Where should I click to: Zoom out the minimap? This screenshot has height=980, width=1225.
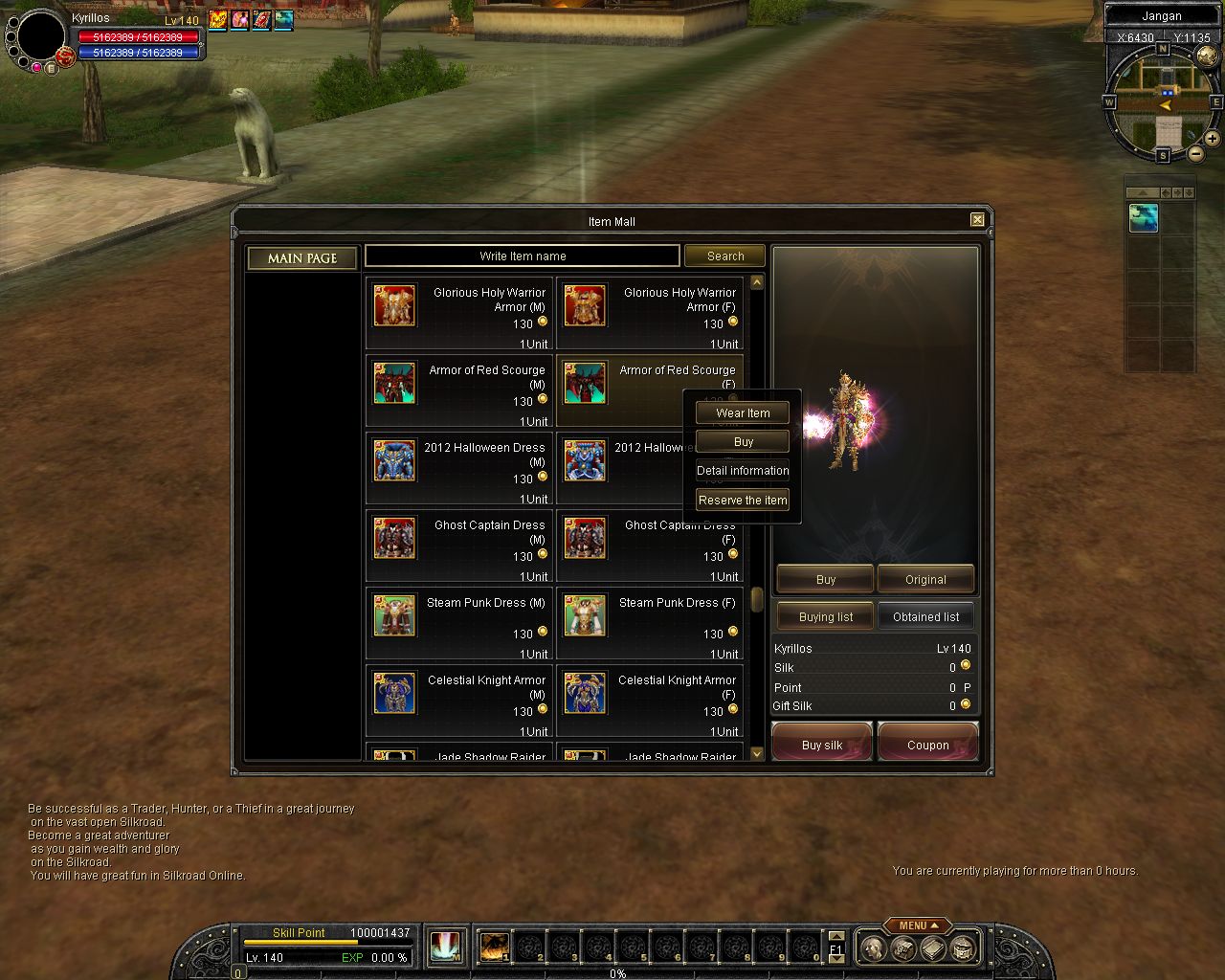pos(1196,154)
